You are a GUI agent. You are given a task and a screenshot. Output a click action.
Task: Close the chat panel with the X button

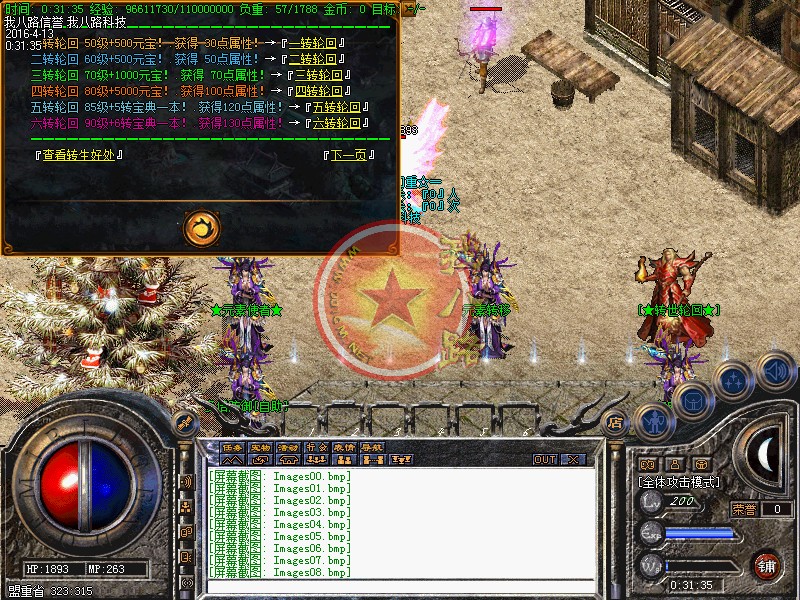click(572, 459)
